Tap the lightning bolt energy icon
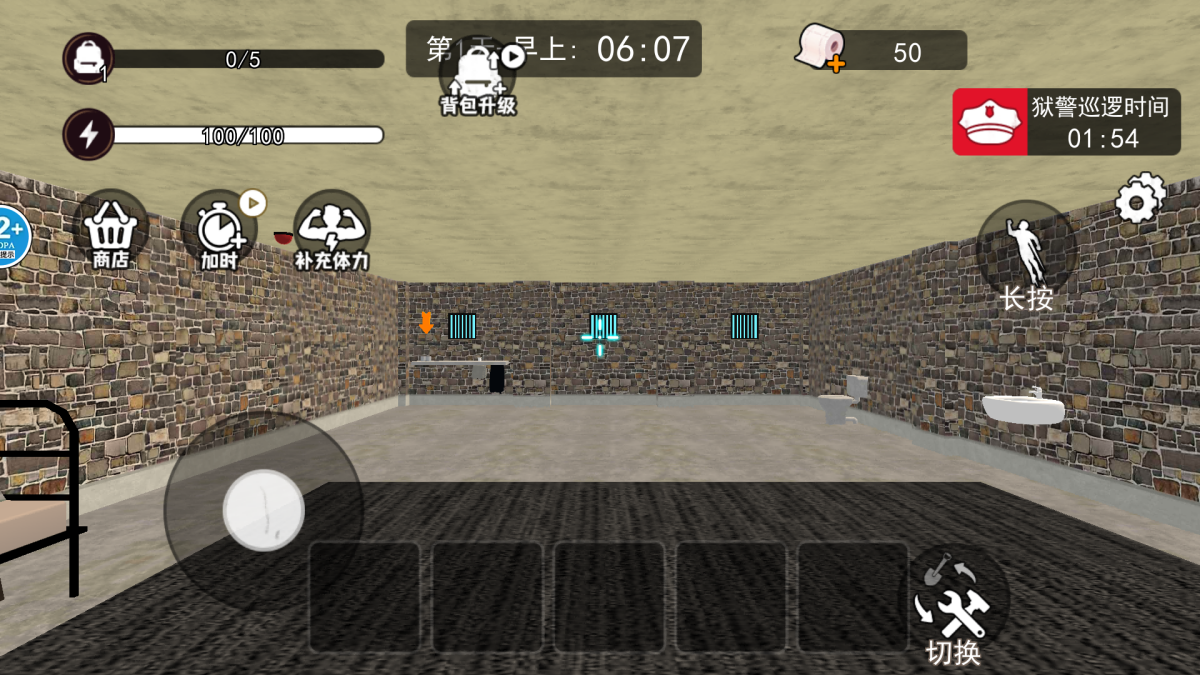 pos(89,135)
